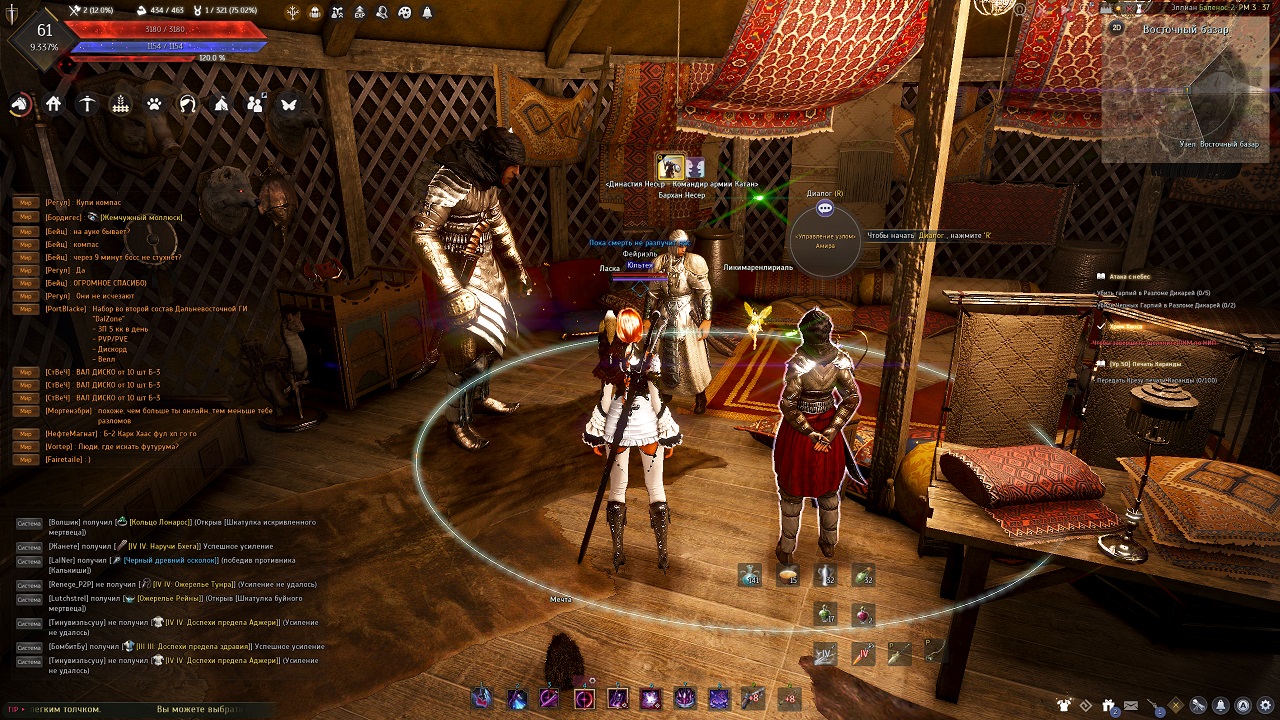Select the red potion quick slot

(x=862, y=614)
